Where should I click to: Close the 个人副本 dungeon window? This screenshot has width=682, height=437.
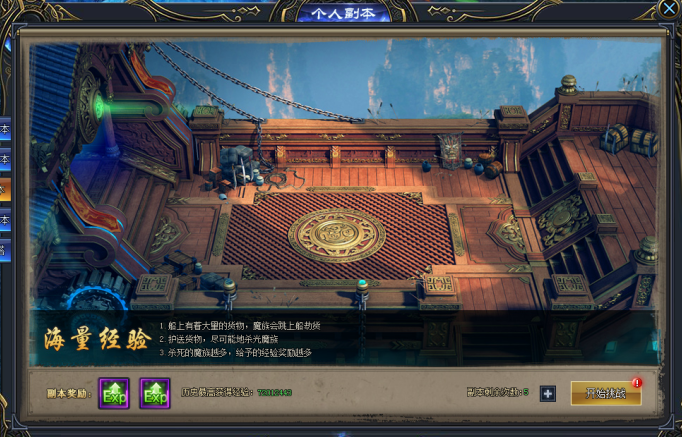pos(669,8)
